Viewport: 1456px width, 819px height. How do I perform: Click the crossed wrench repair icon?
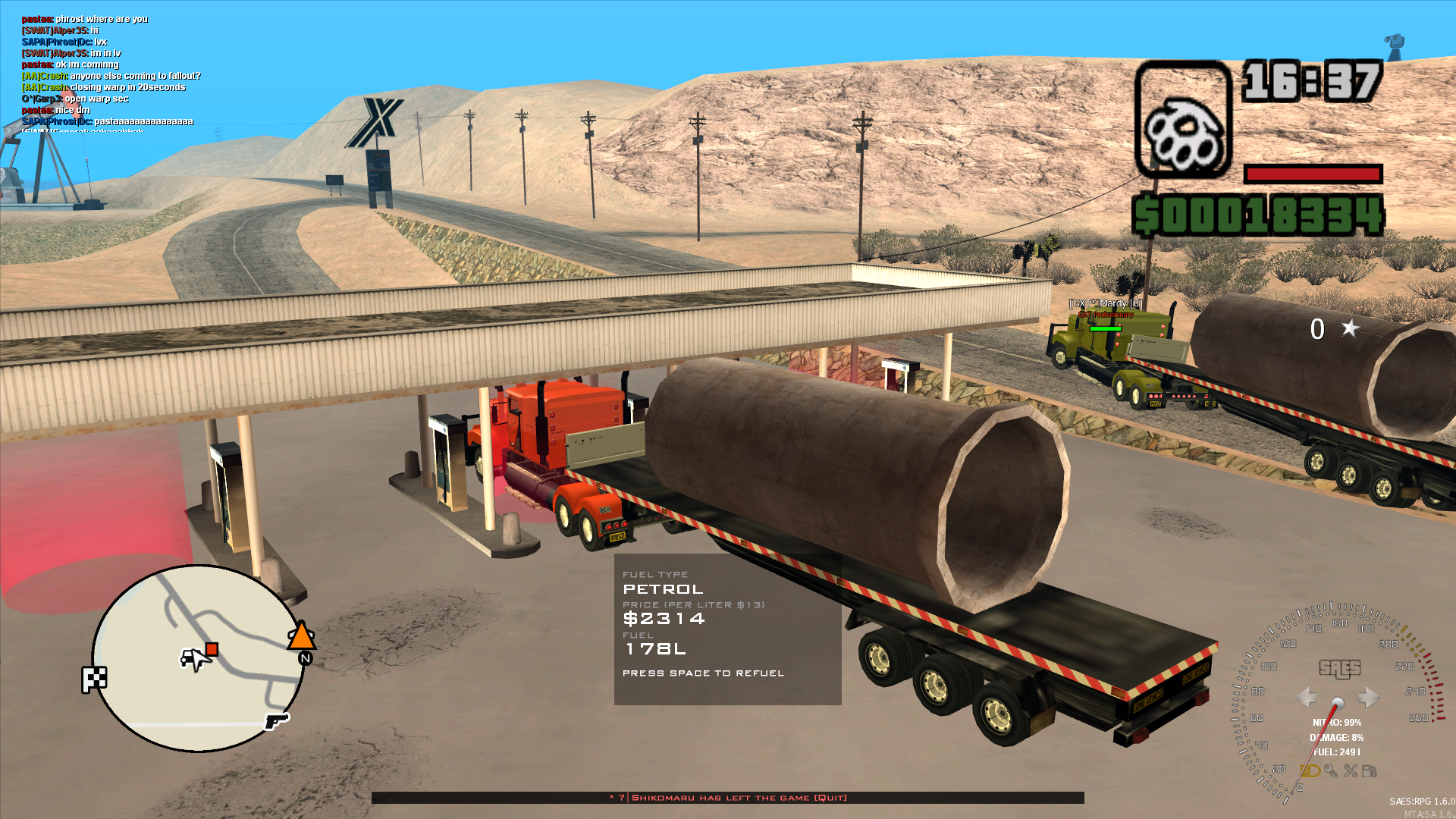coord(1351,770)
